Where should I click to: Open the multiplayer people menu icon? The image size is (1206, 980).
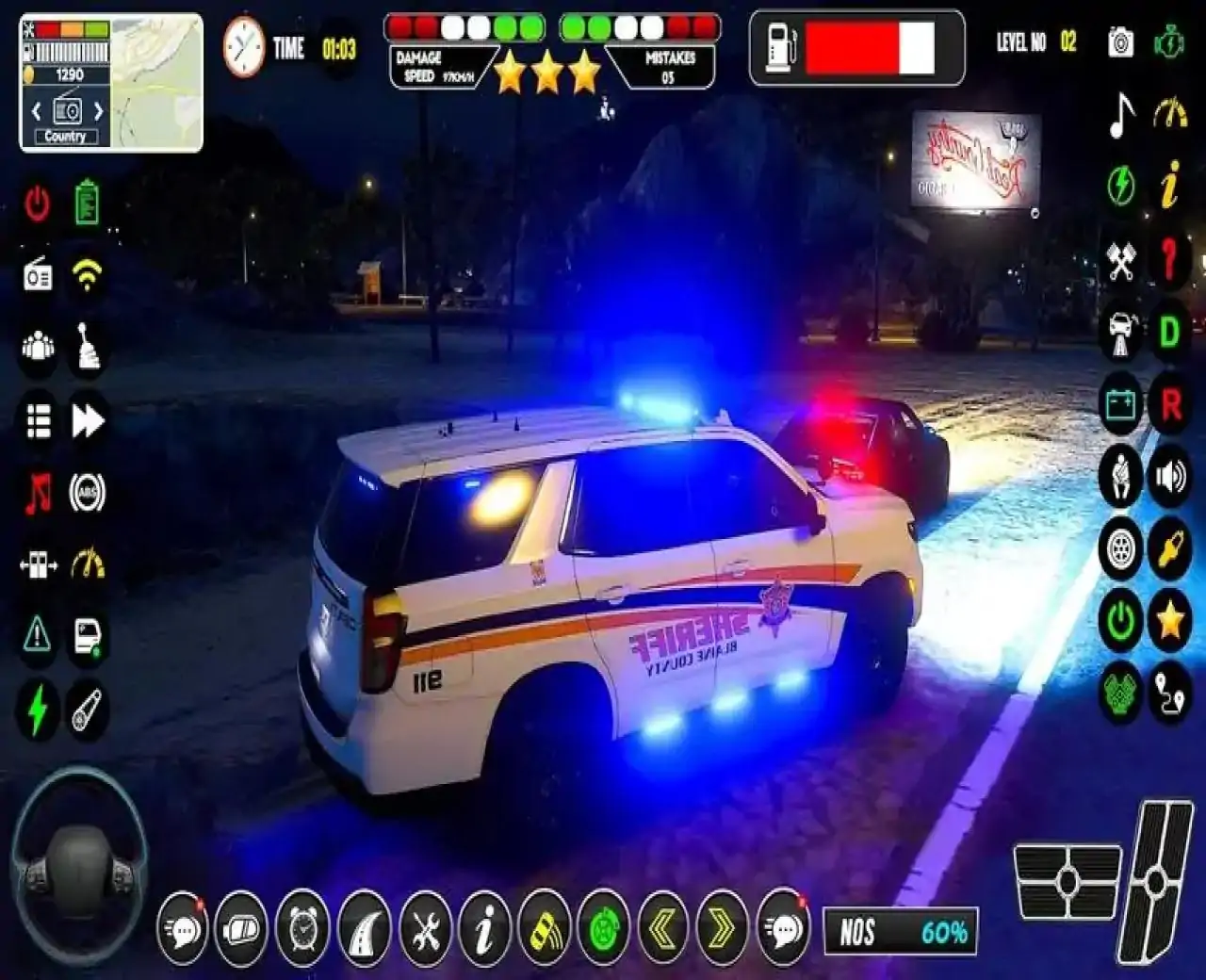[36, 344]
